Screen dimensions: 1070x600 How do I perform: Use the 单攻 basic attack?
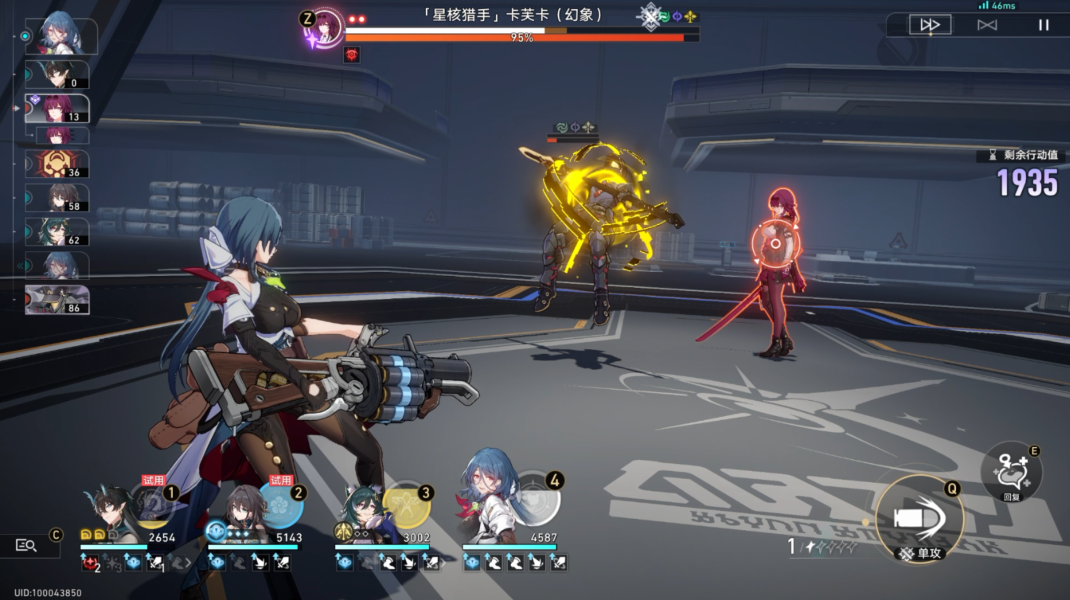pos(919,519)
